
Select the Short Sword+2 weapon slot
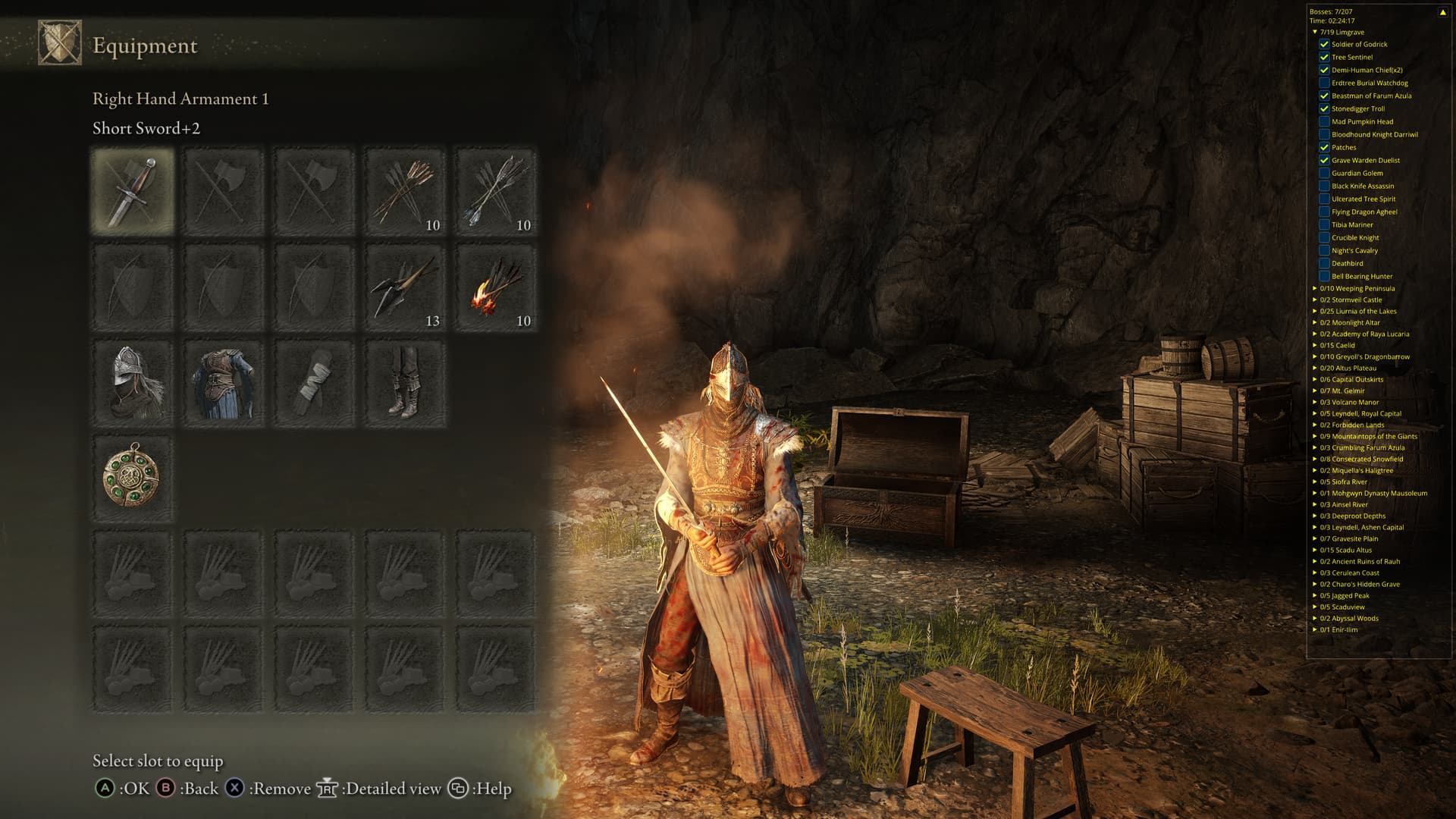(133, 190)
